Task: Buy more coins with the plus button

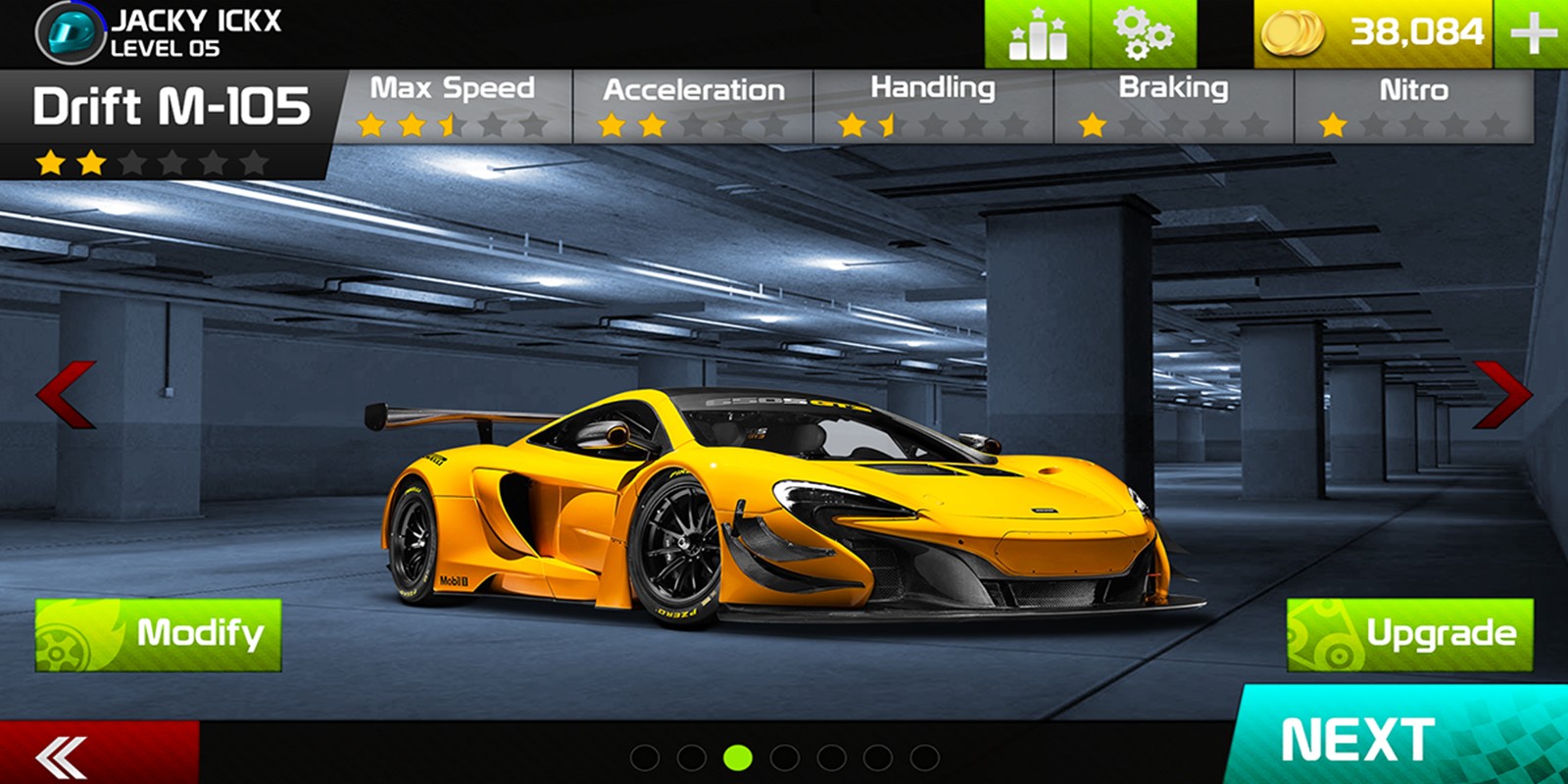Action: pyautogui.click(x=1533, y=34)
